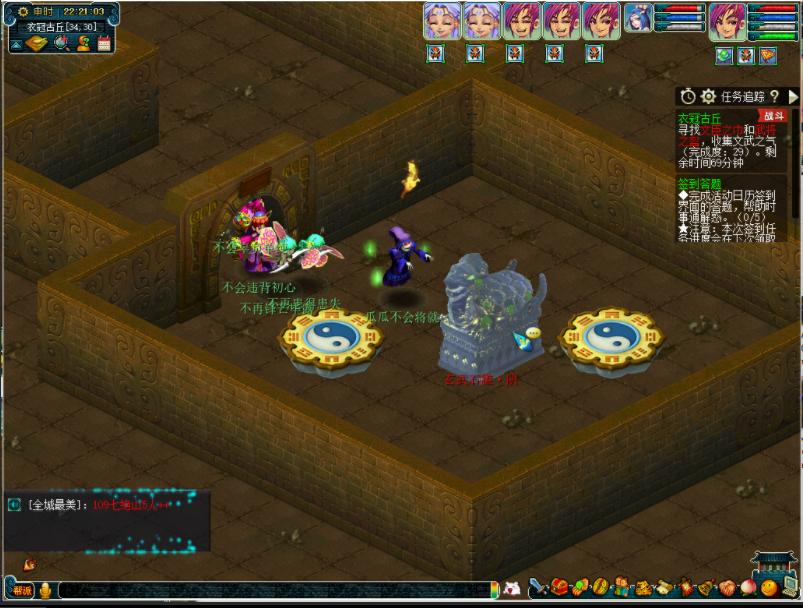Open quest tracker help question mark

pyautogui.click(x=775, y=97)
